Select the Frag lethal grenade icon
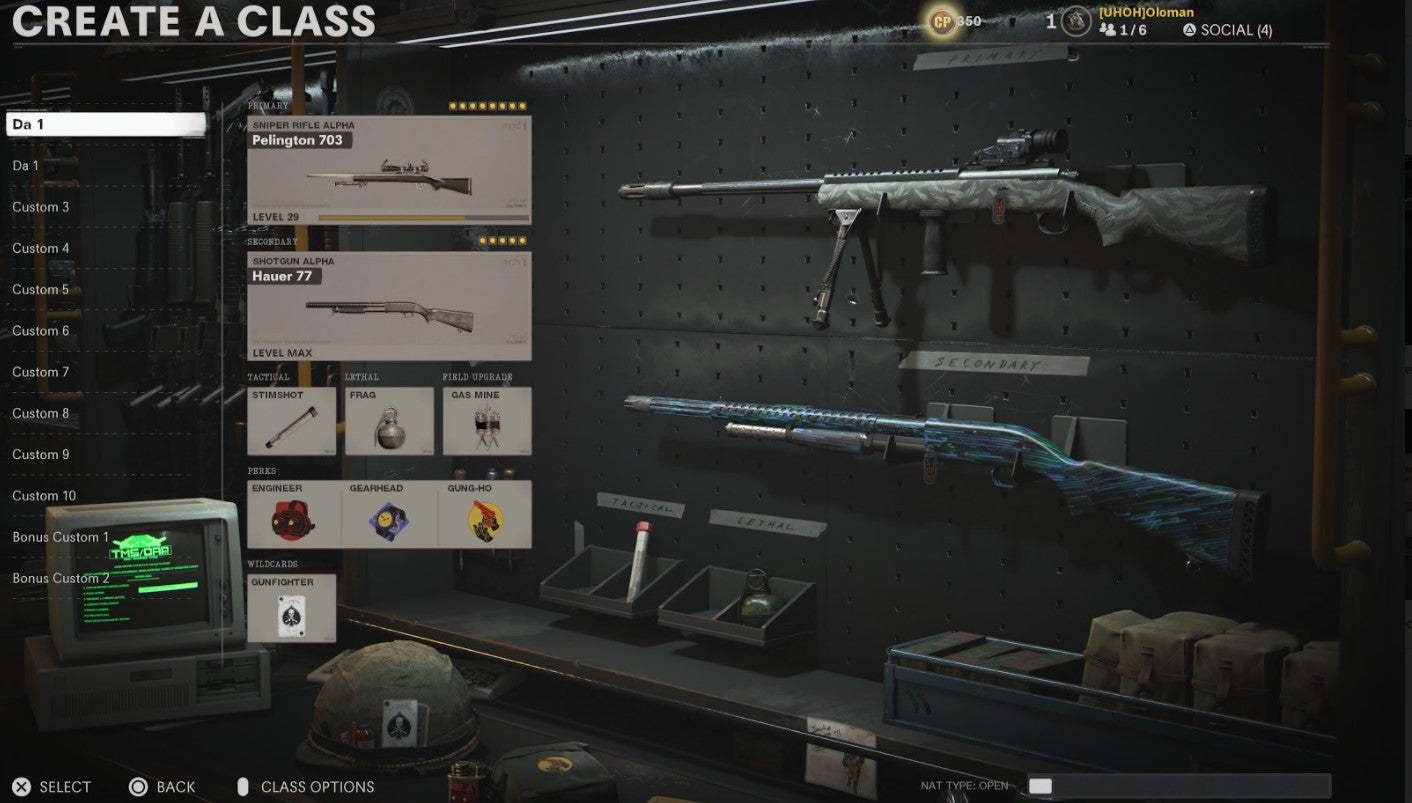1412x803 pixels. [x=389, y=420]
